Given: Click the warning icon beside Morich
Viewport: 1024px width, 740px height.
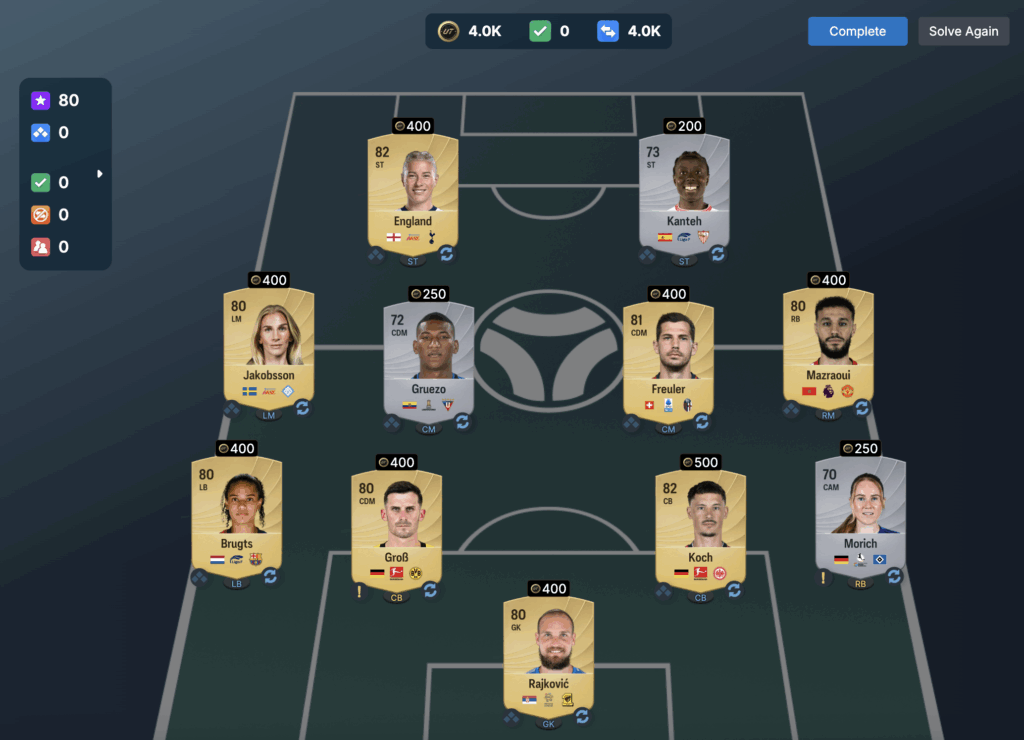Looking at the screenshot, I should [x=823, y=577].
